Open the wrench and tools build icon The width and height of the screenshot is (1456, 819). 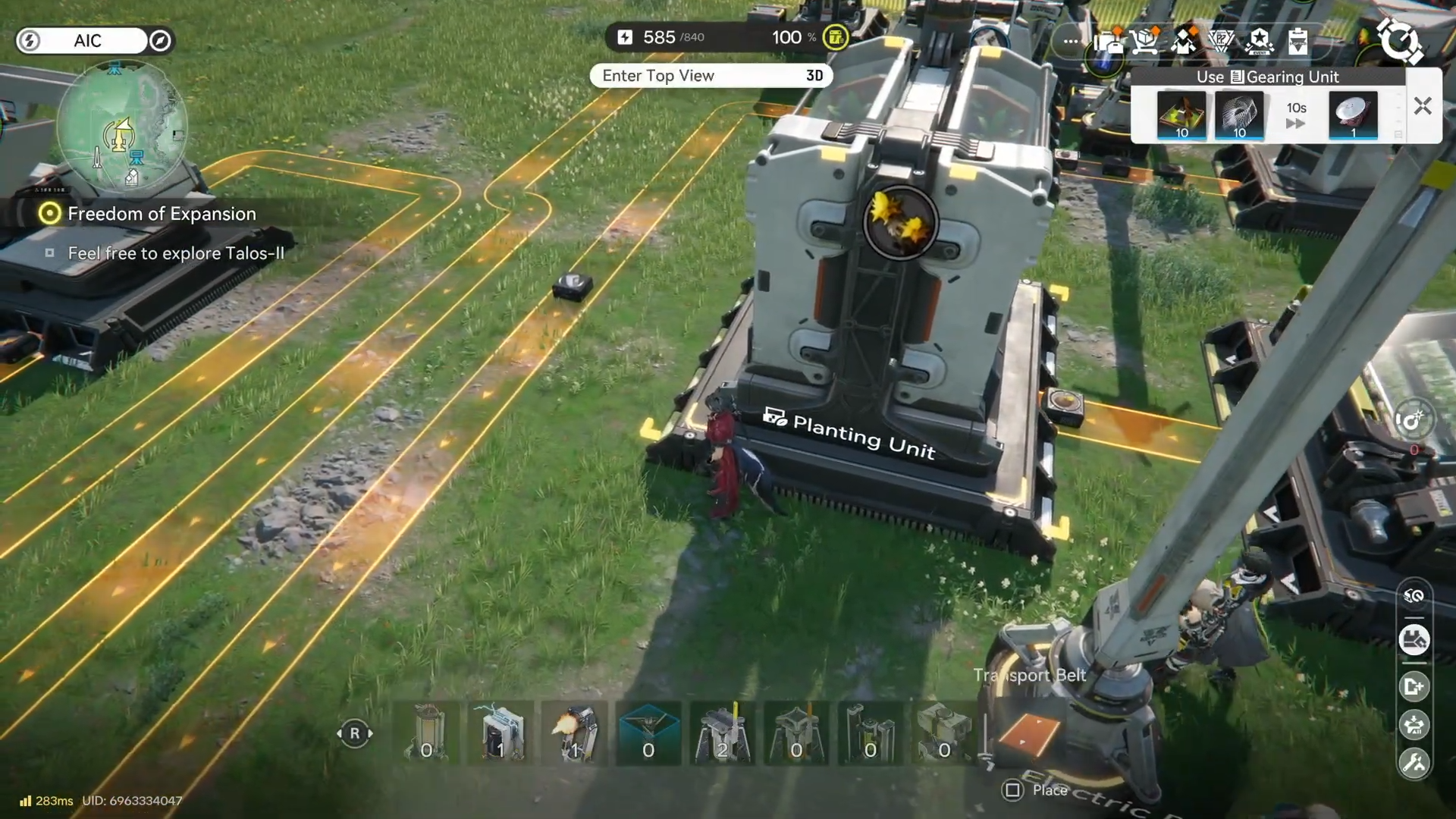click(1414, 763)
